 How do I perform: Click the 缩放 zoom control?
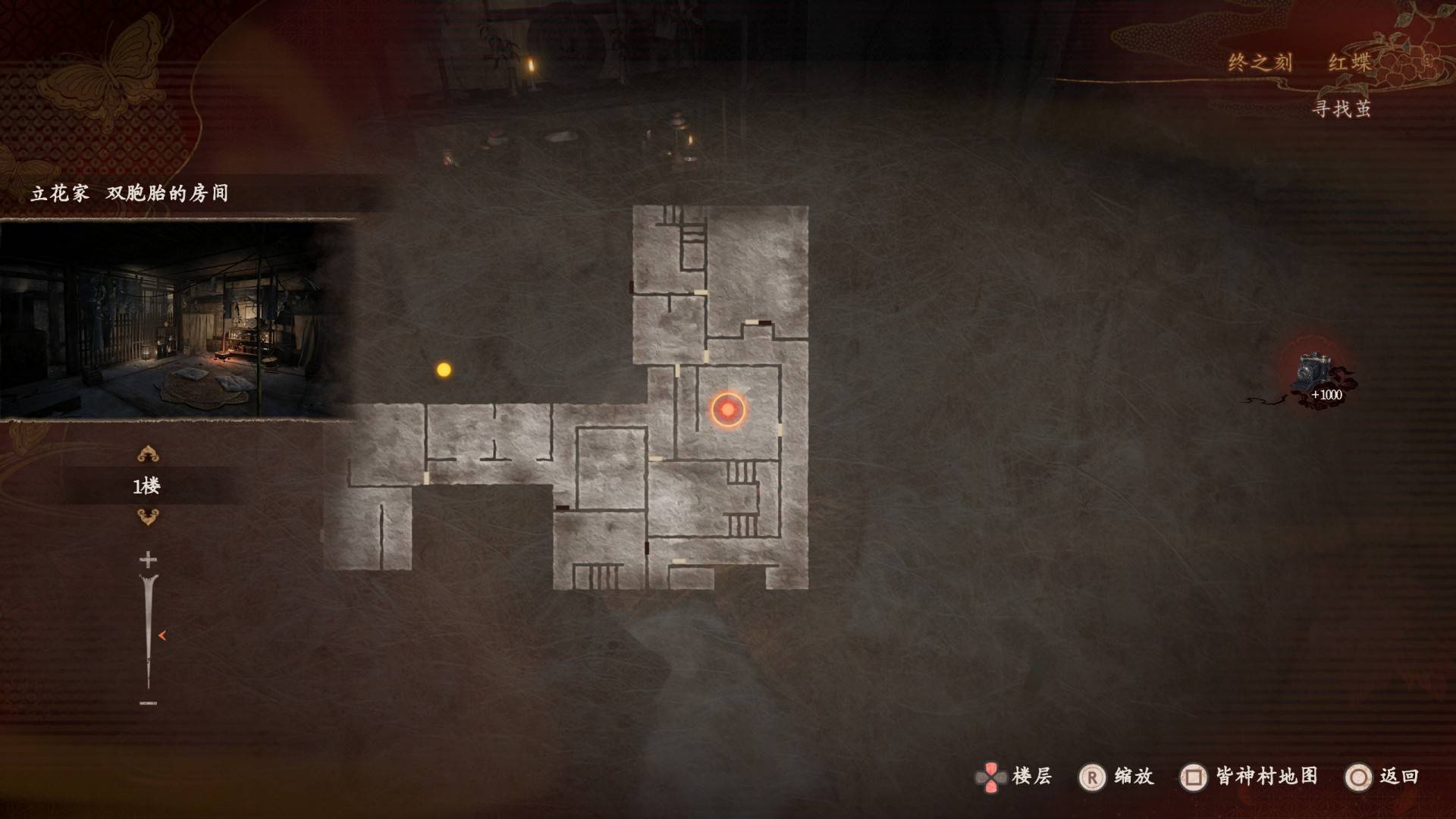(1116, 777)
